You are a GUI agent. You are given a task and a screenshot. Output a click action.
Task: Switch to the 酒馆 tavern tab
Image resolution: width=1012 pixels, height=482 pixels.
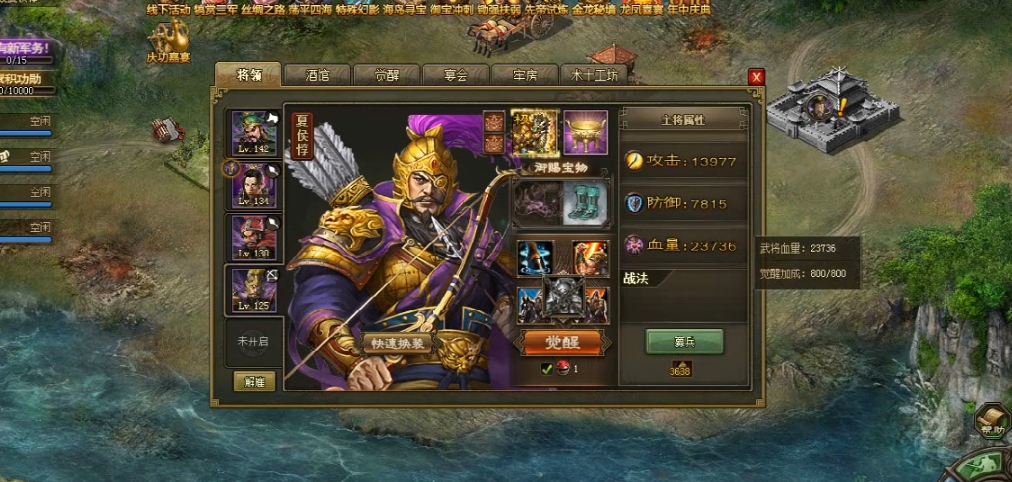point(318,75)
